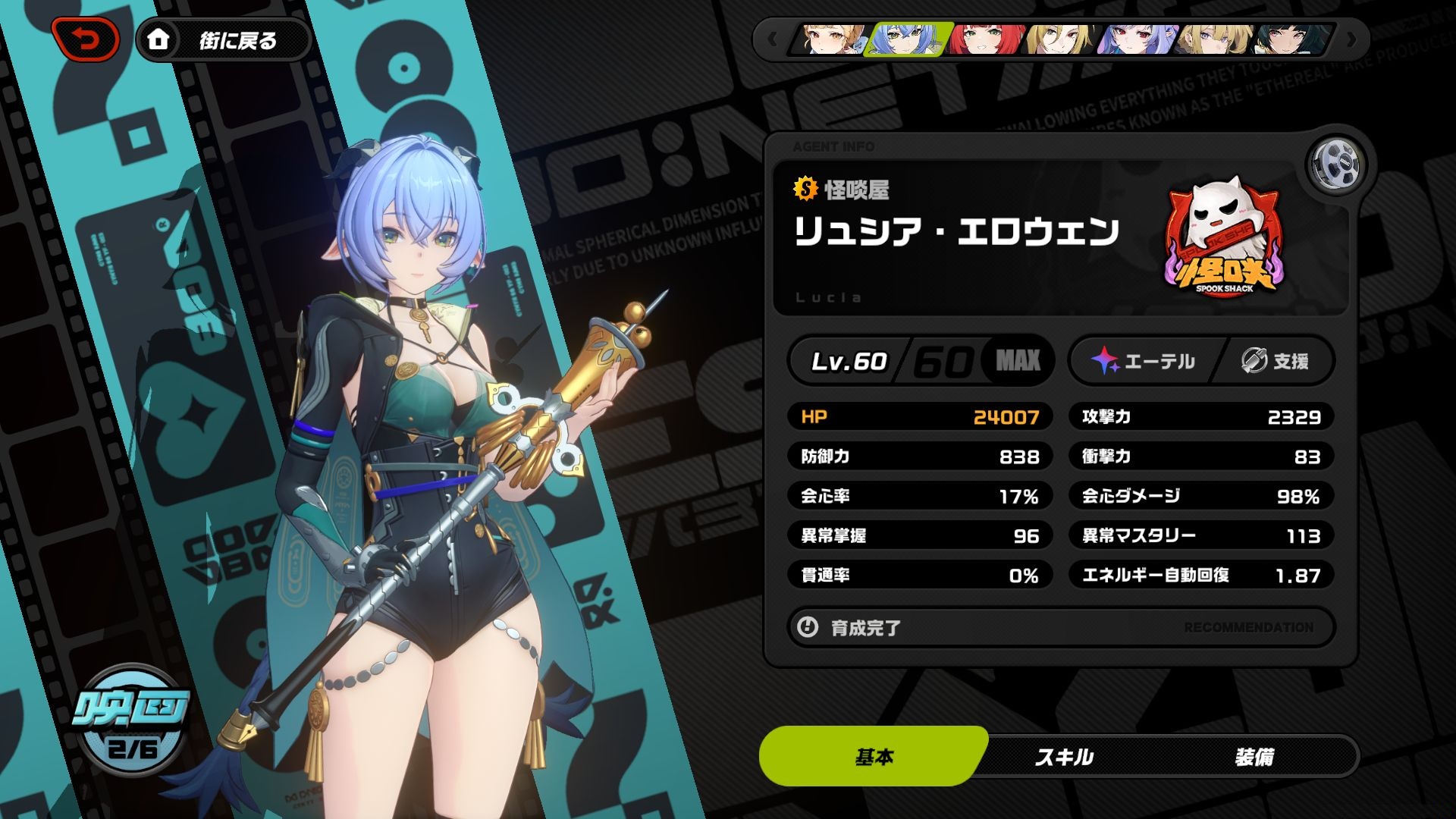Show the 支援 specialty details
The image size is (1456, 819).
click(1276, 361)
